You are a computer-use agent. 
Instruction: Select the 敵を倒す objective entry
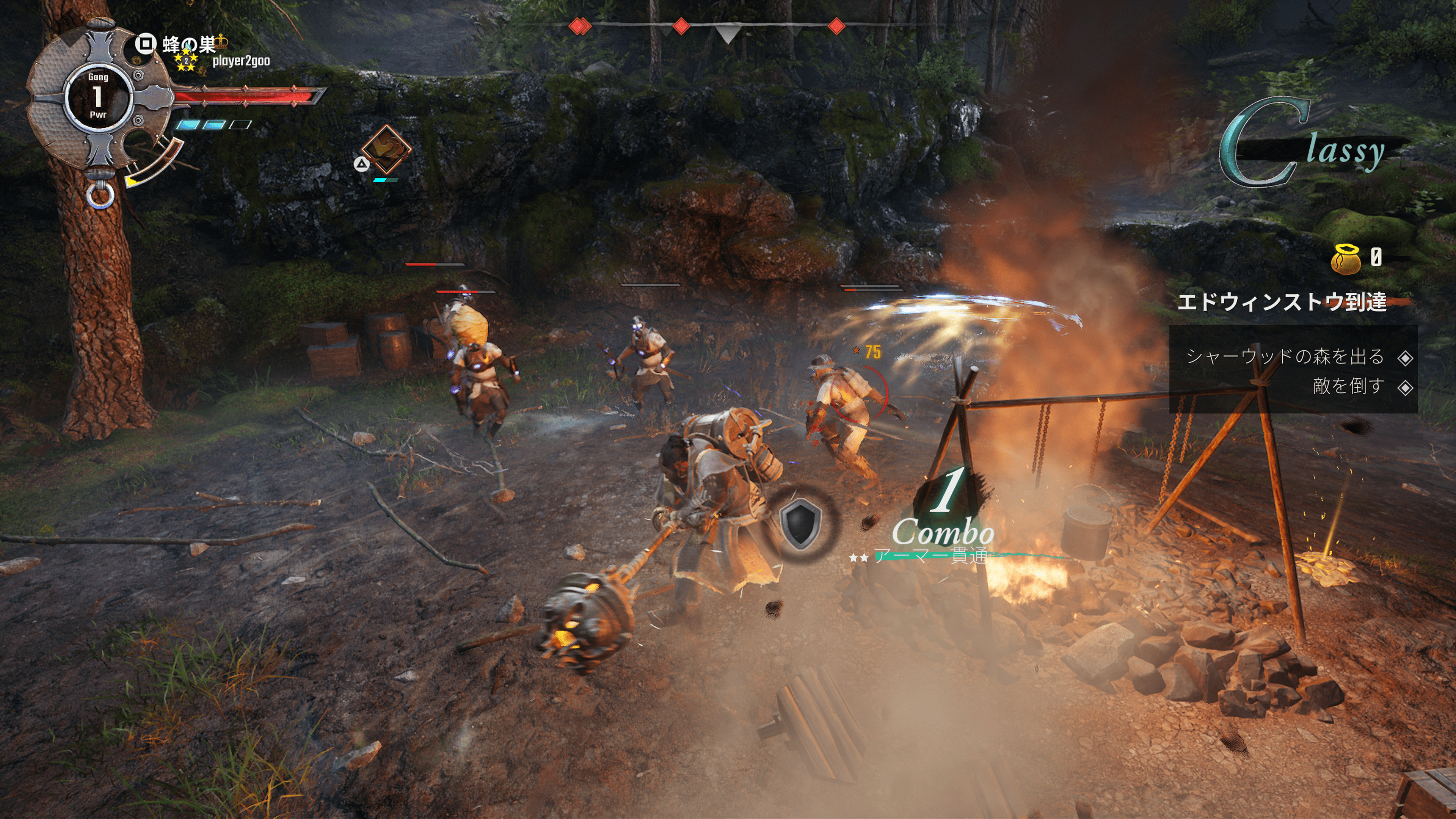coord(1349,387)
